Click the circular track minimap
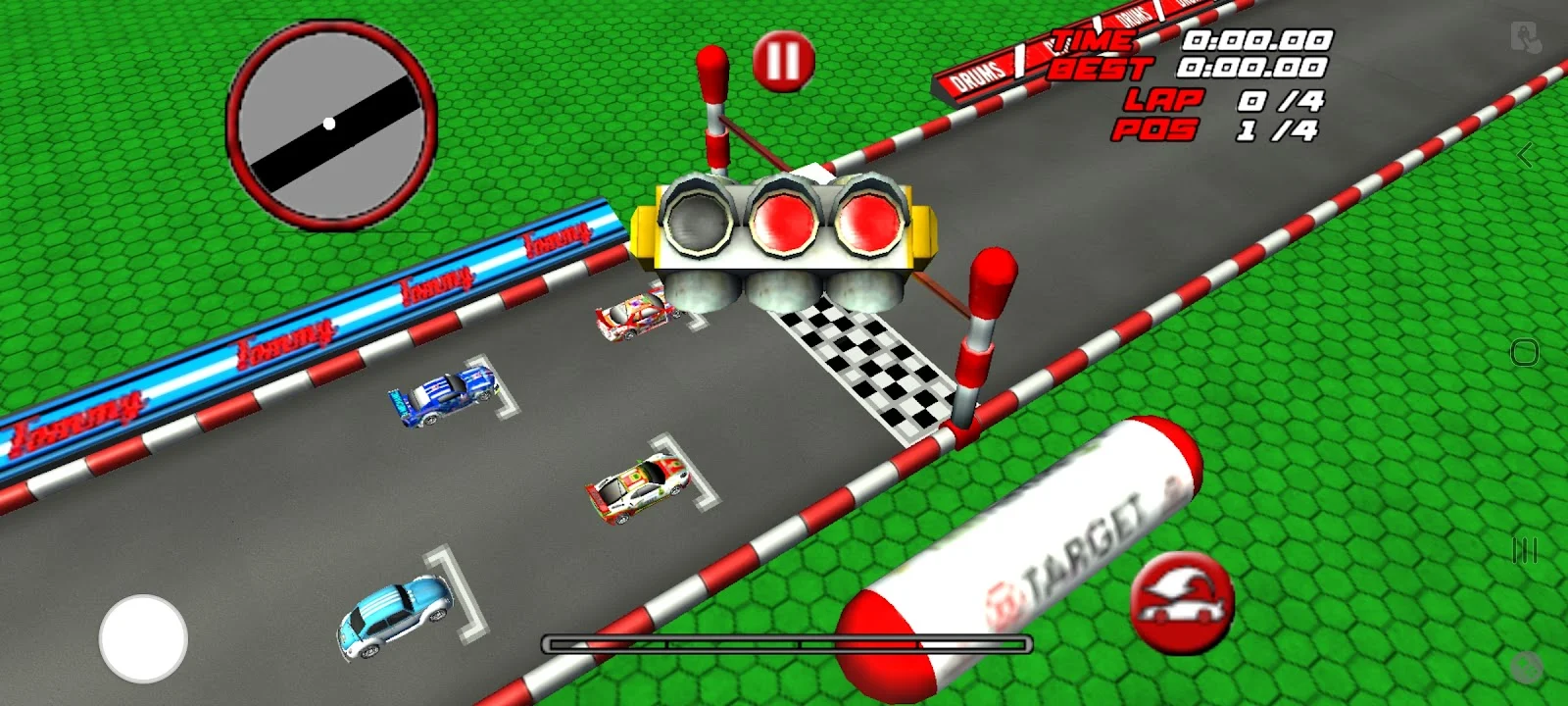Screen dimensions: 1568x706 tap(331, 125)
